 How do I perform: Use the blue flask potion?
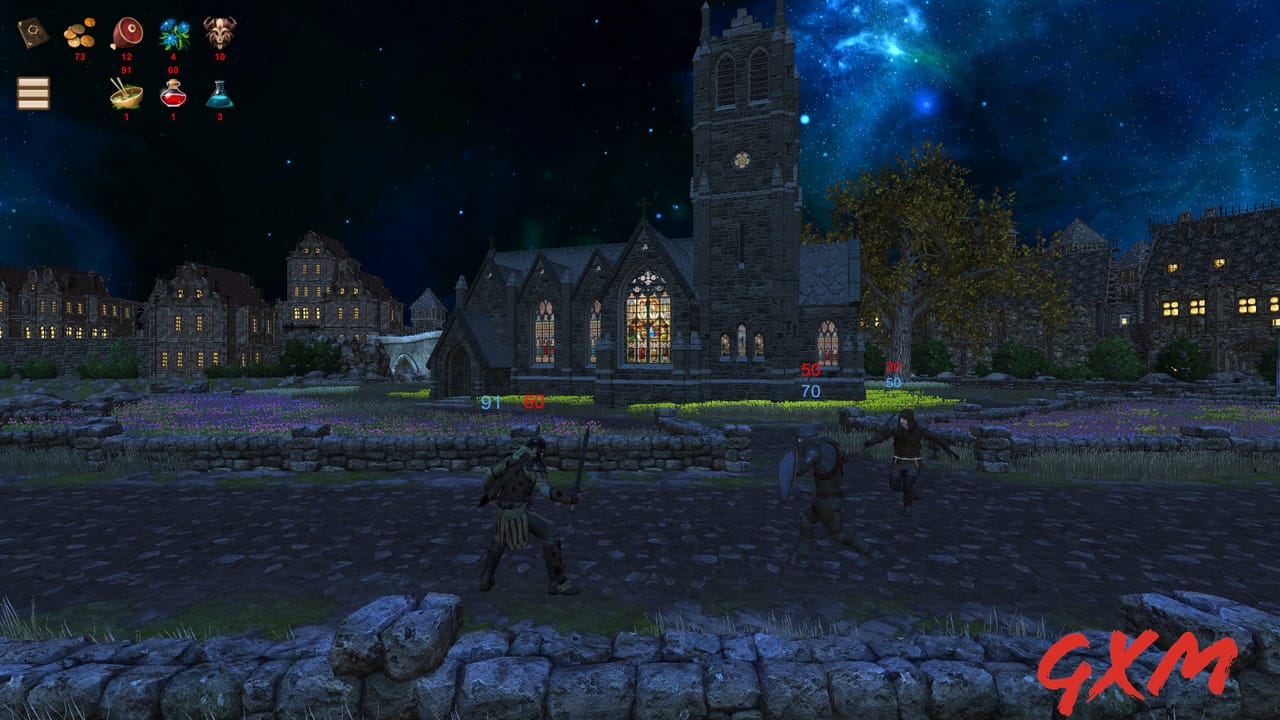tap(220, 96)
